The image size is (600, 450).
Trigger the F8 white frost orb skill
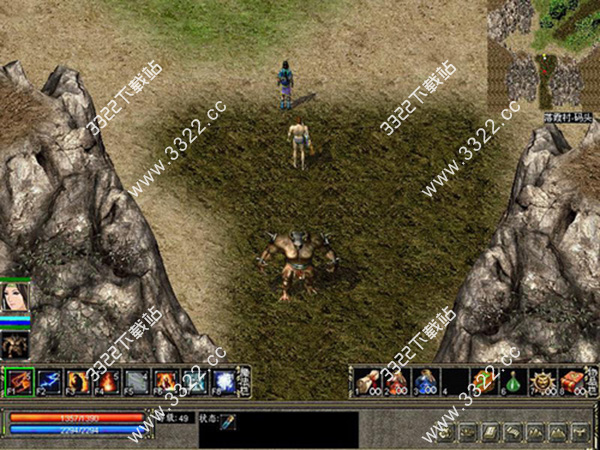pos(224,381)
